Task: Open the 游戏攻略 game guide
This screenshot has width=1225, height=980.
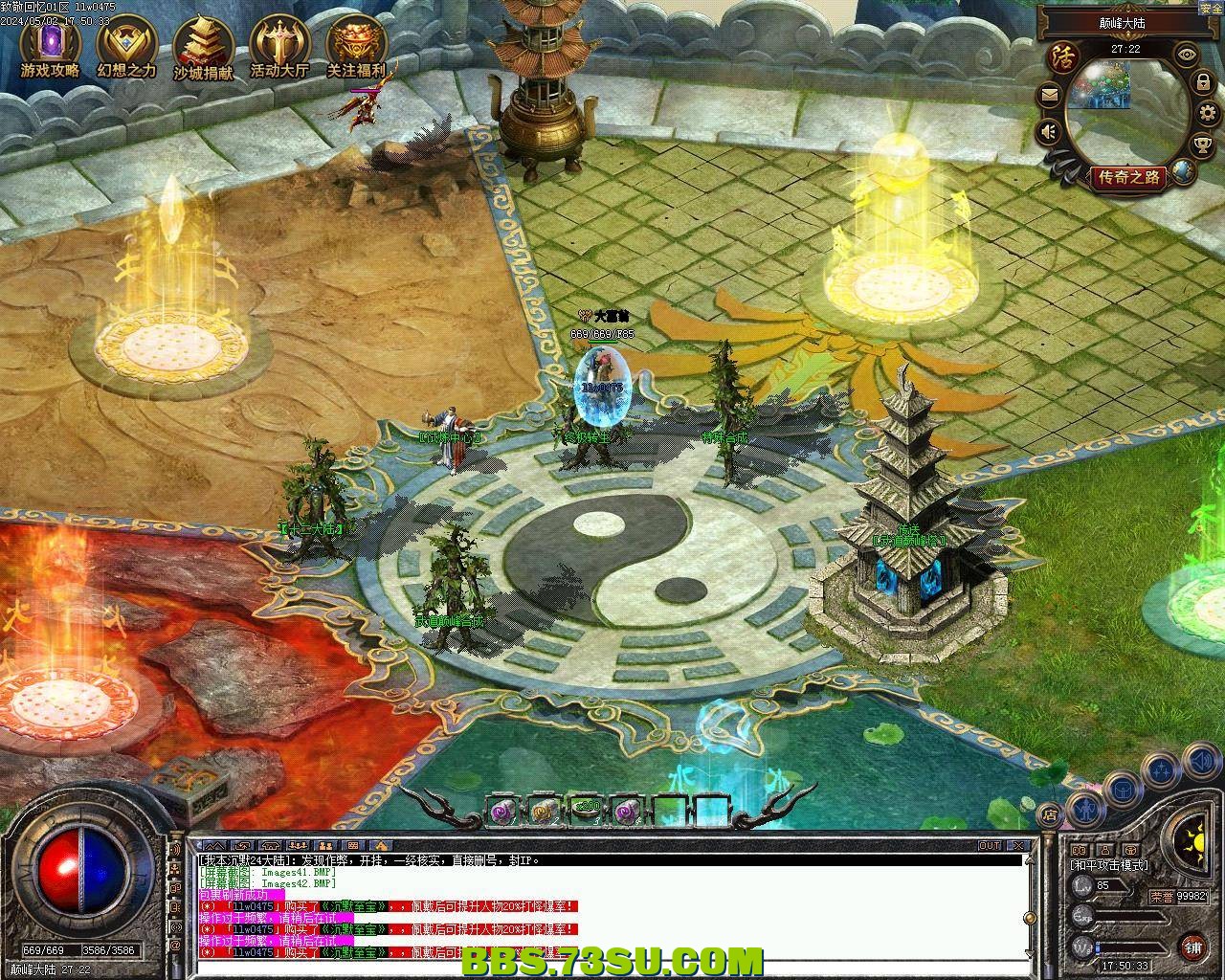Action: (x=50, y=46)
